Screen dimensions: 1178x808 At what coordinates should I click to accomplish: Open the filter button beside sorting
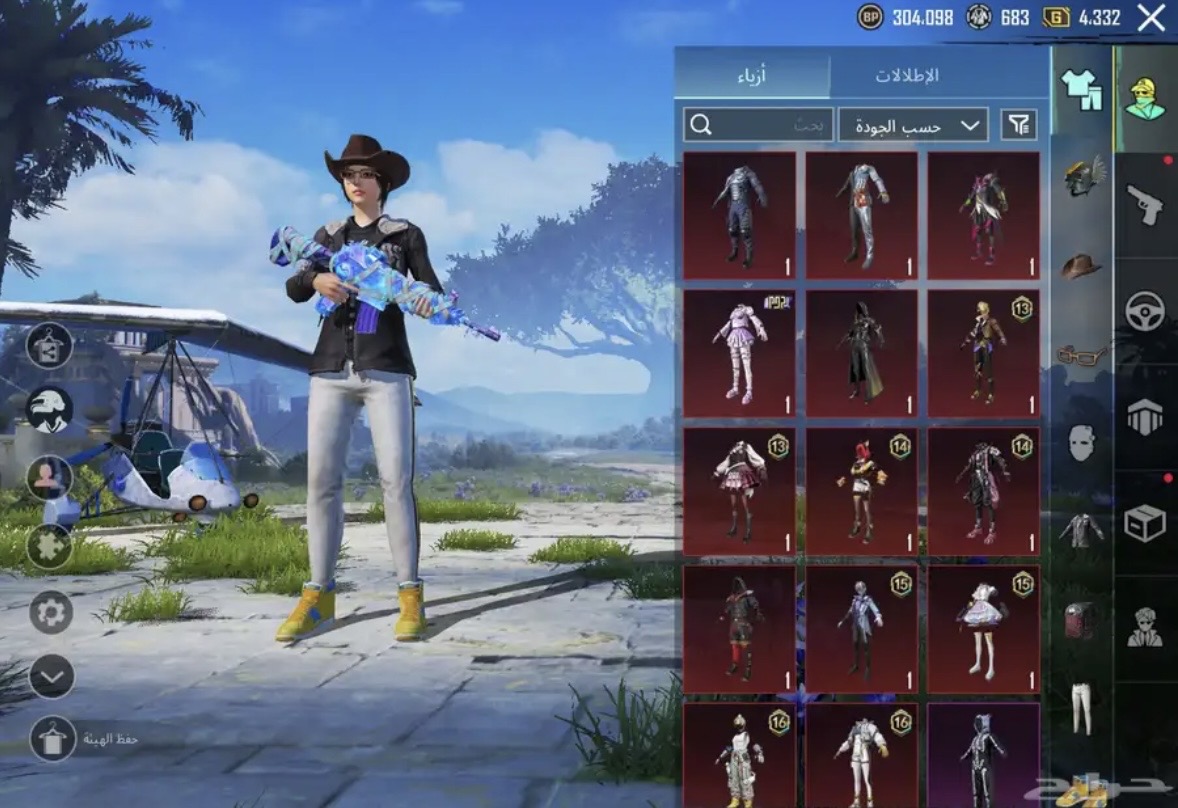(x=1019, y=125)
